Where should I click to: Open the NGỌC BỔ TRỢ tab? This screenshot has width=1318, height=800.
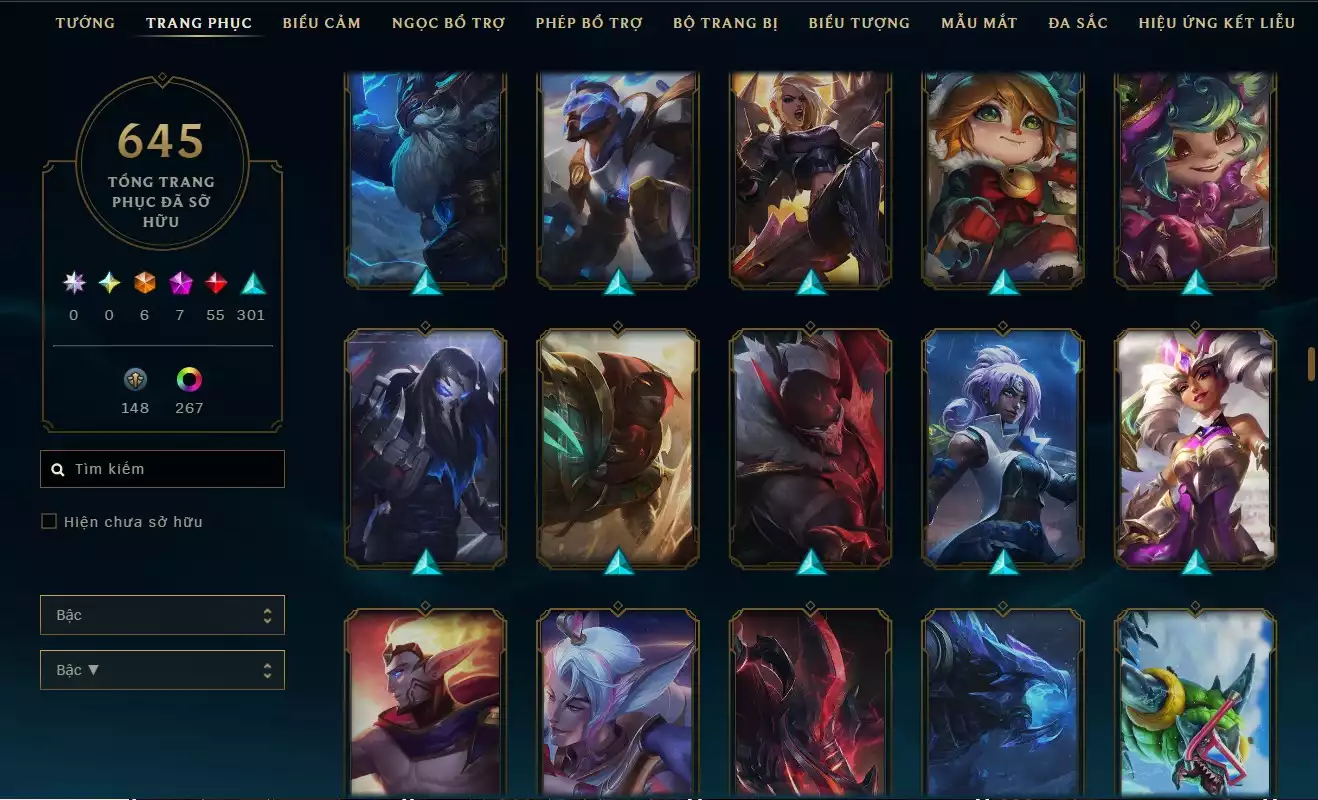tap(448, 22)
